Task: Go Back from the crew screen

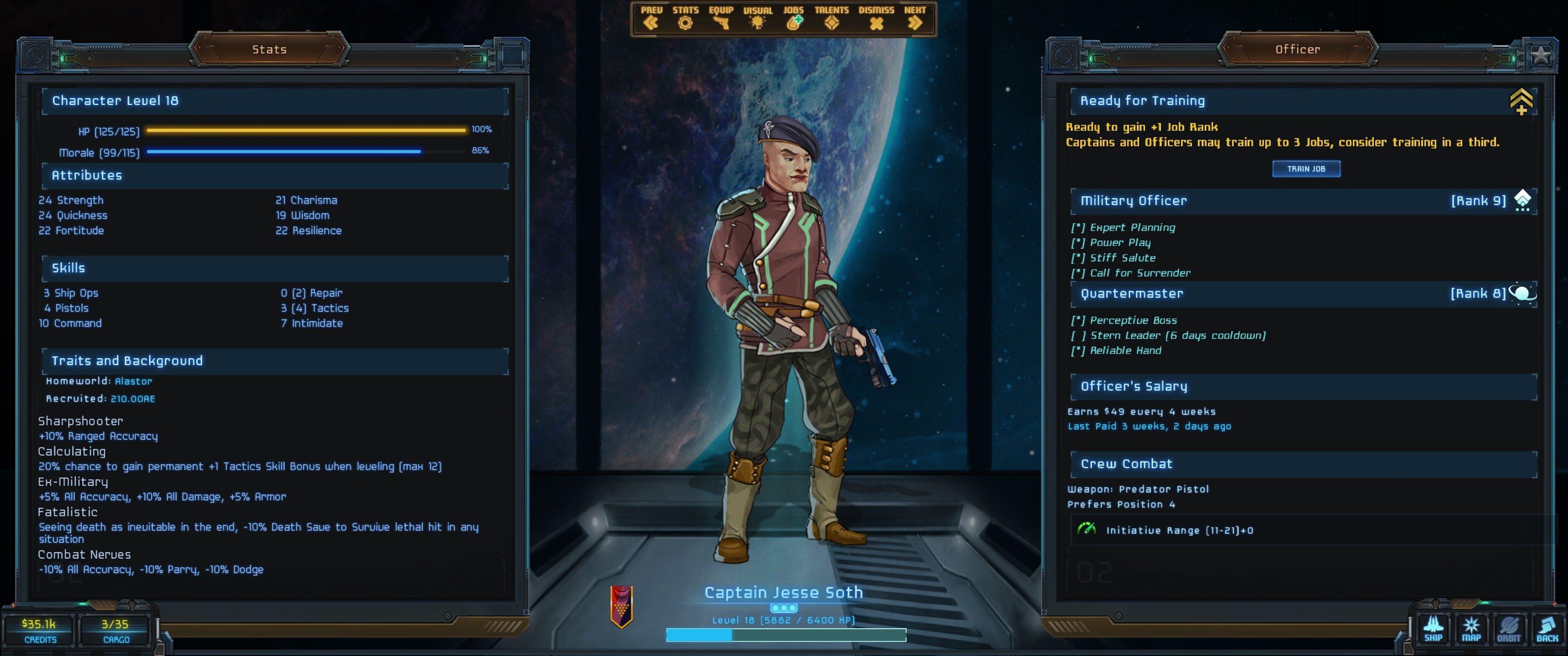Action: (1546, 629)
